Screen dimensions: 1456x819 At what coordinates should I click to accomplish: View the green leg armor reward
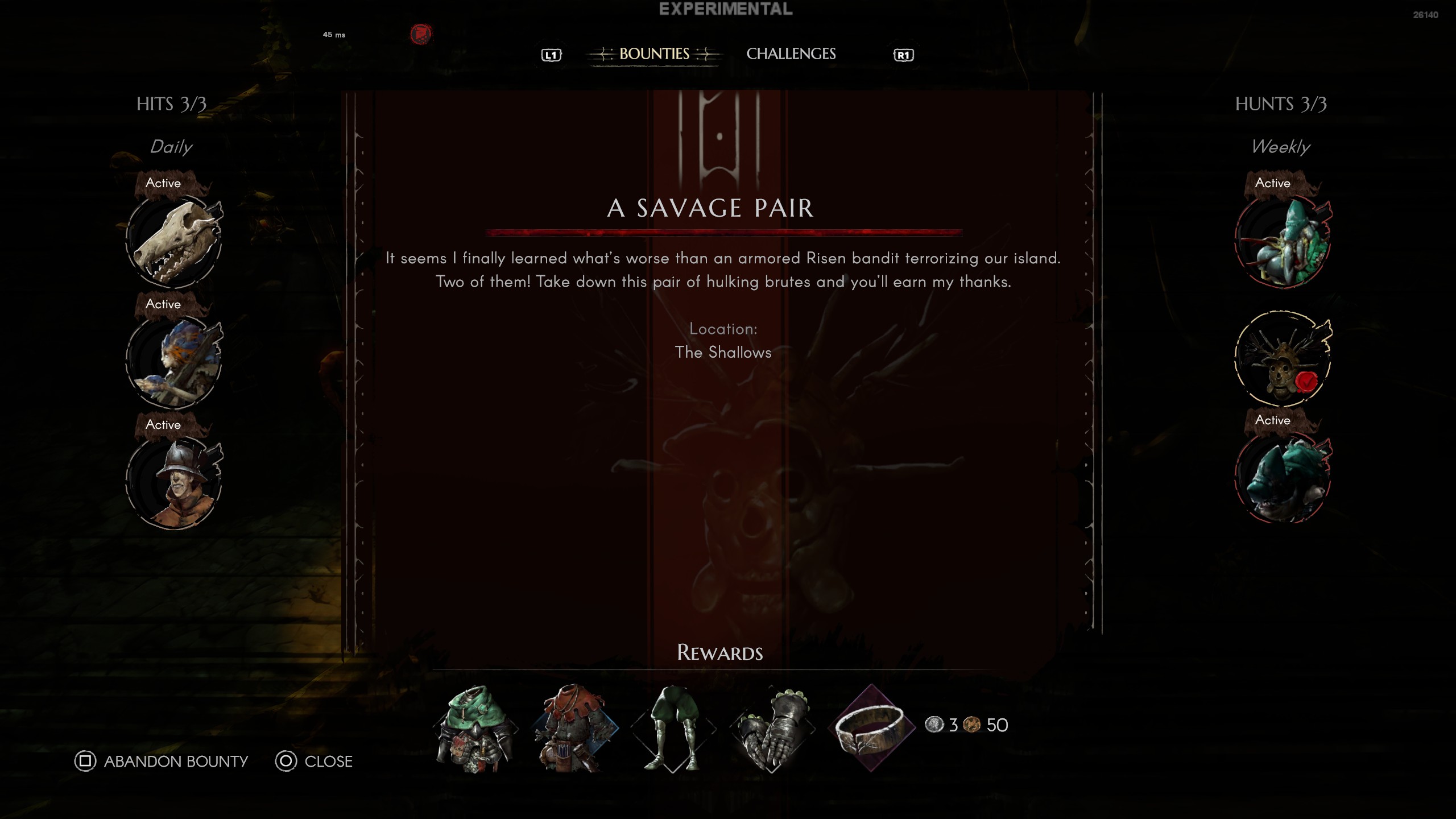click(673, 728)
